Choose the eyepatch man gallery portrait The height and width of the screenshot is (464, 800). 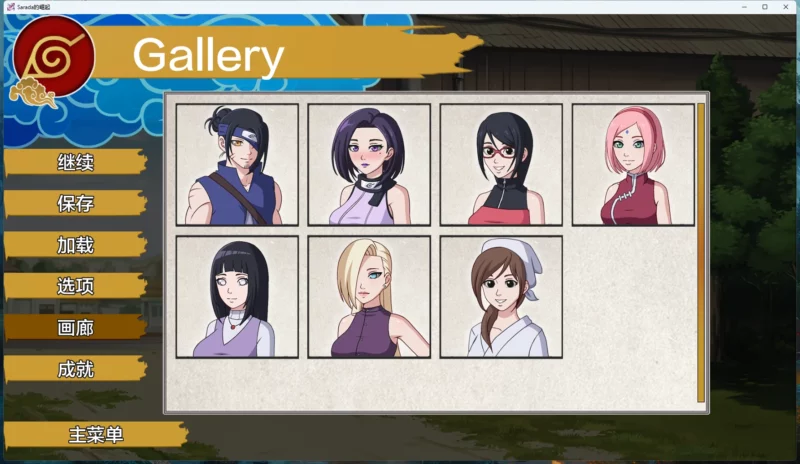[237, 164]
